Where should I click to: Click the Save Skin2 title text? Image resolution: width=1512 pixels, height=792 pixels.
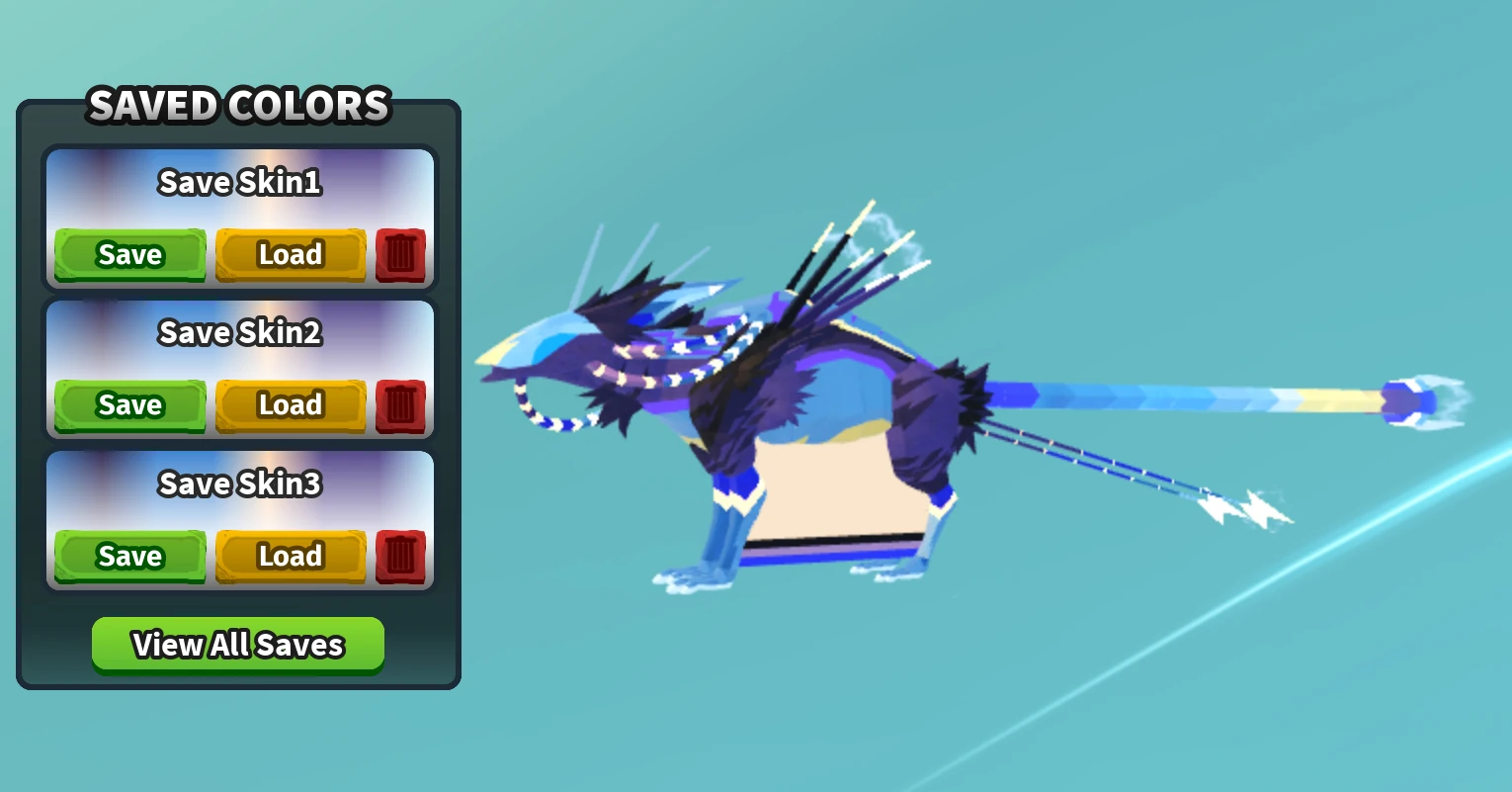(239, 333)
